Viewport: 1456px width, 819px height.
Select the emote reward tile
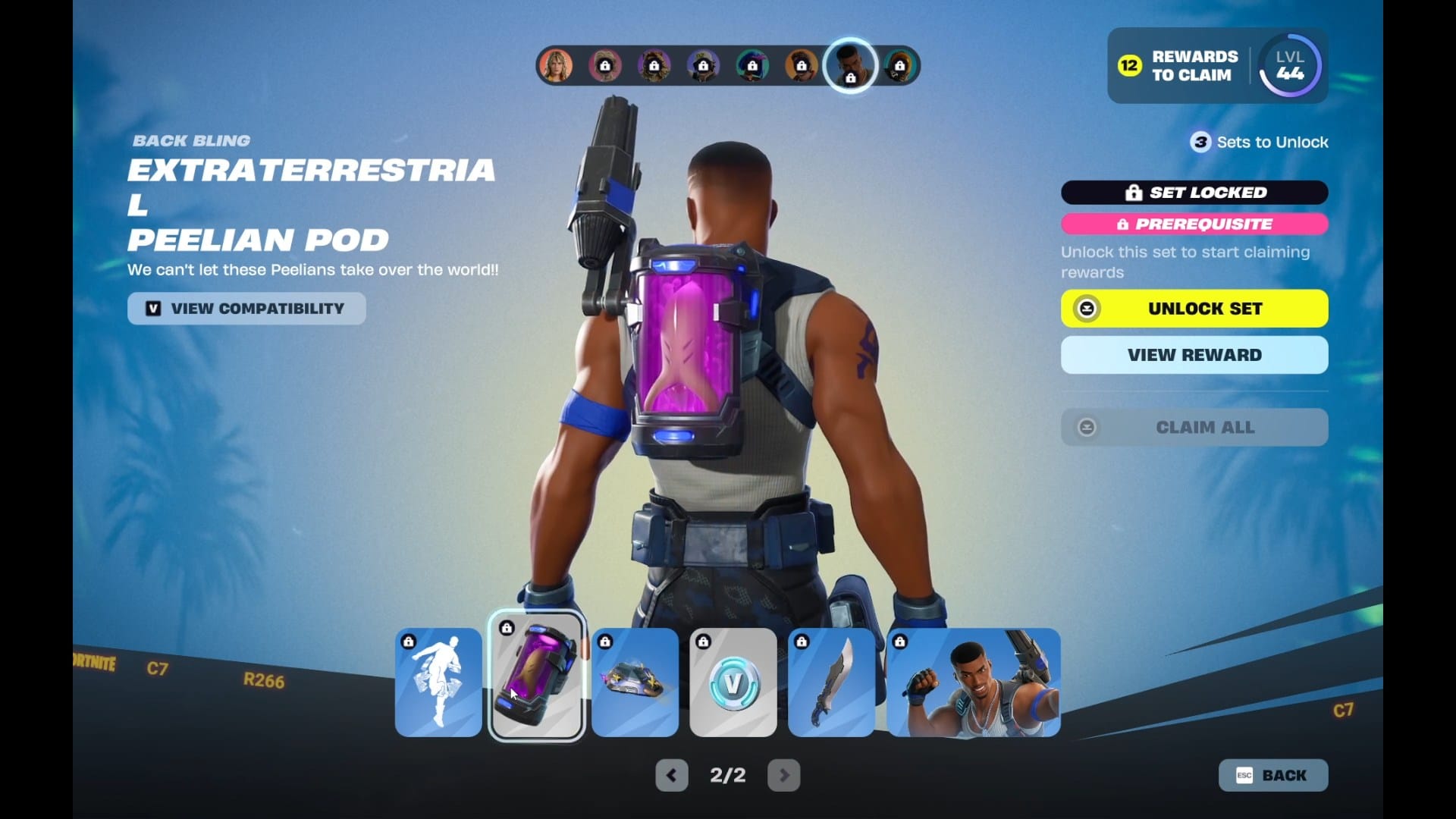(x=438, y=682)
